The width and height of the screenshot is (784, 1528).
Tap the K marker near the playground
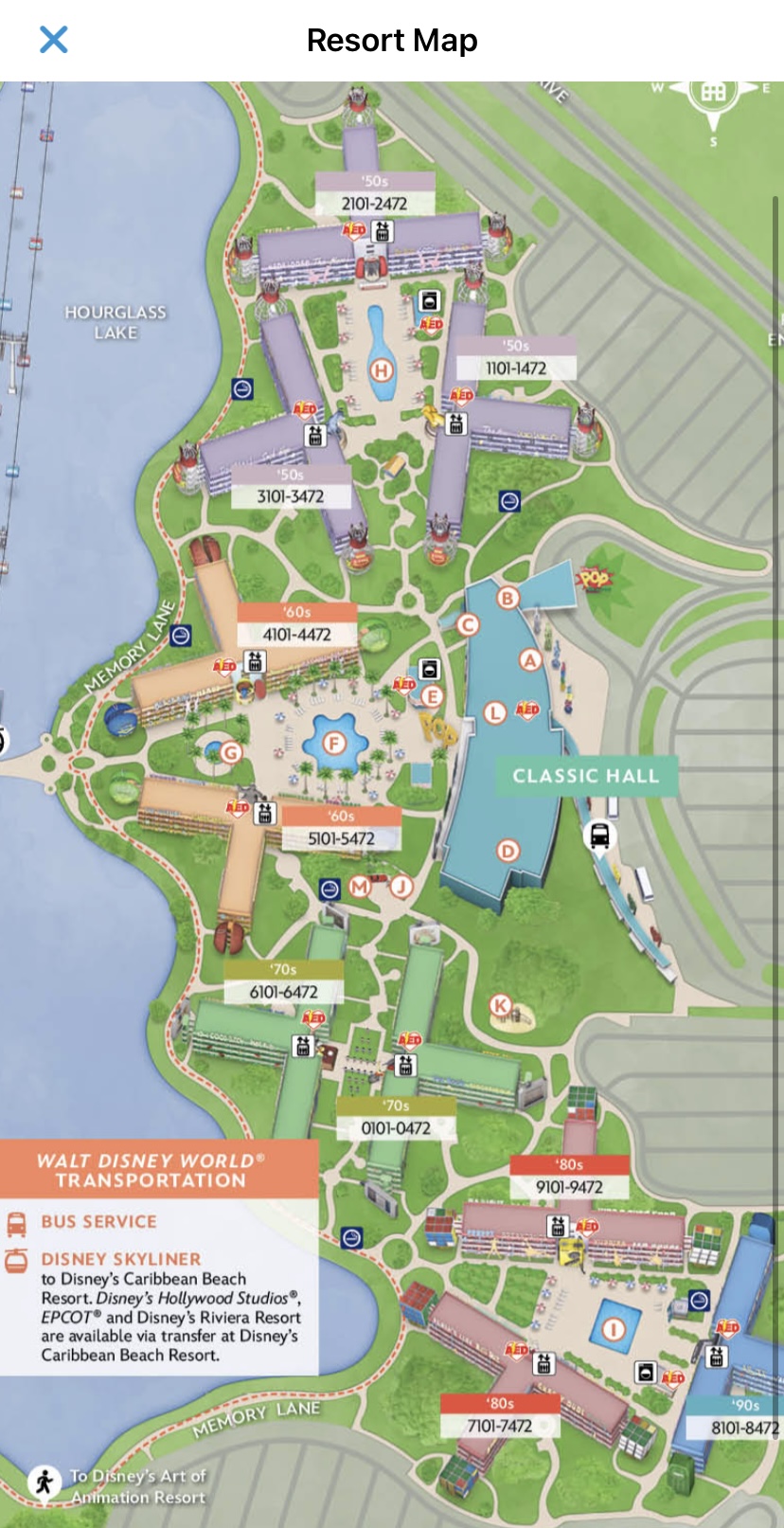(500, 1005)
